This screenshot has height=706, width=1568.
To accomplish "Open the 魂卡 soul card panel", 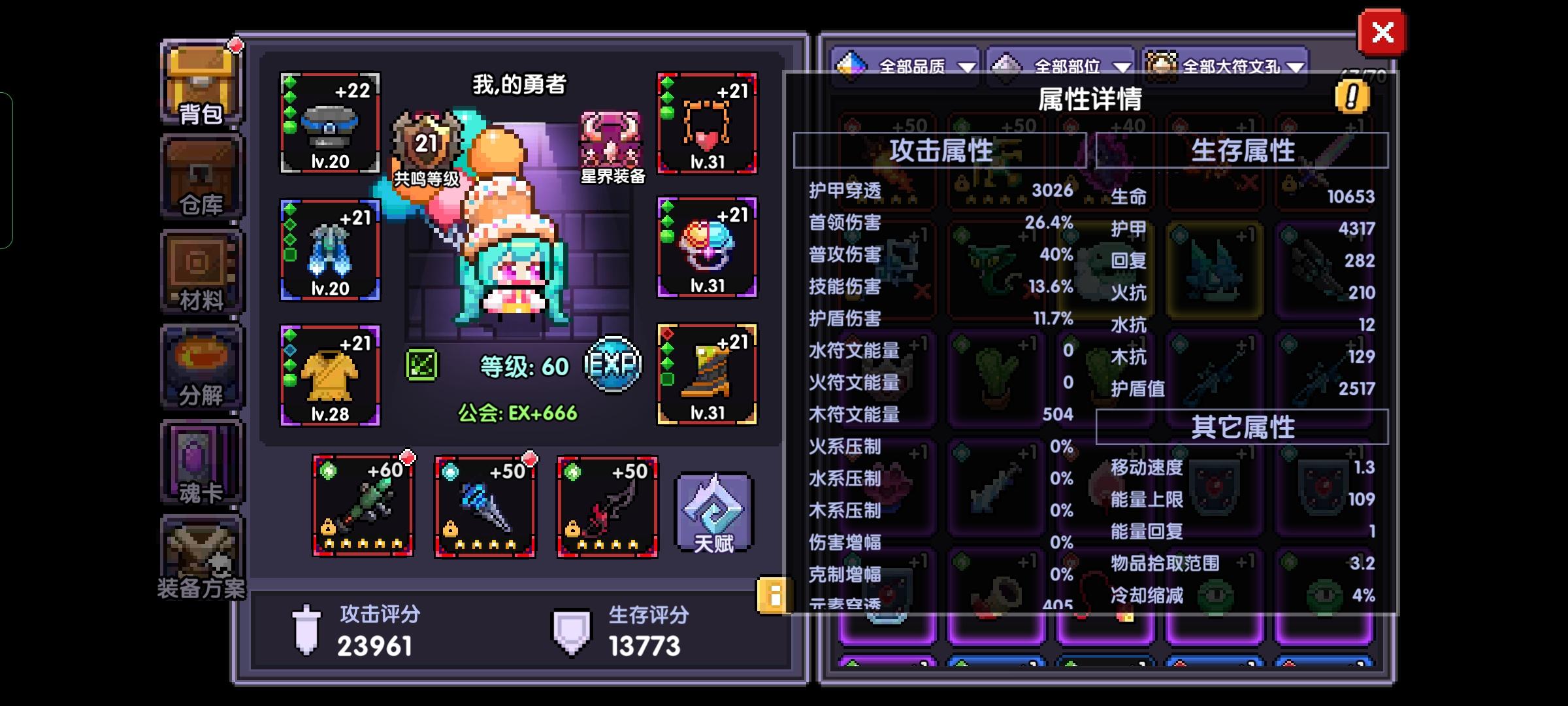I will [200, 461].
